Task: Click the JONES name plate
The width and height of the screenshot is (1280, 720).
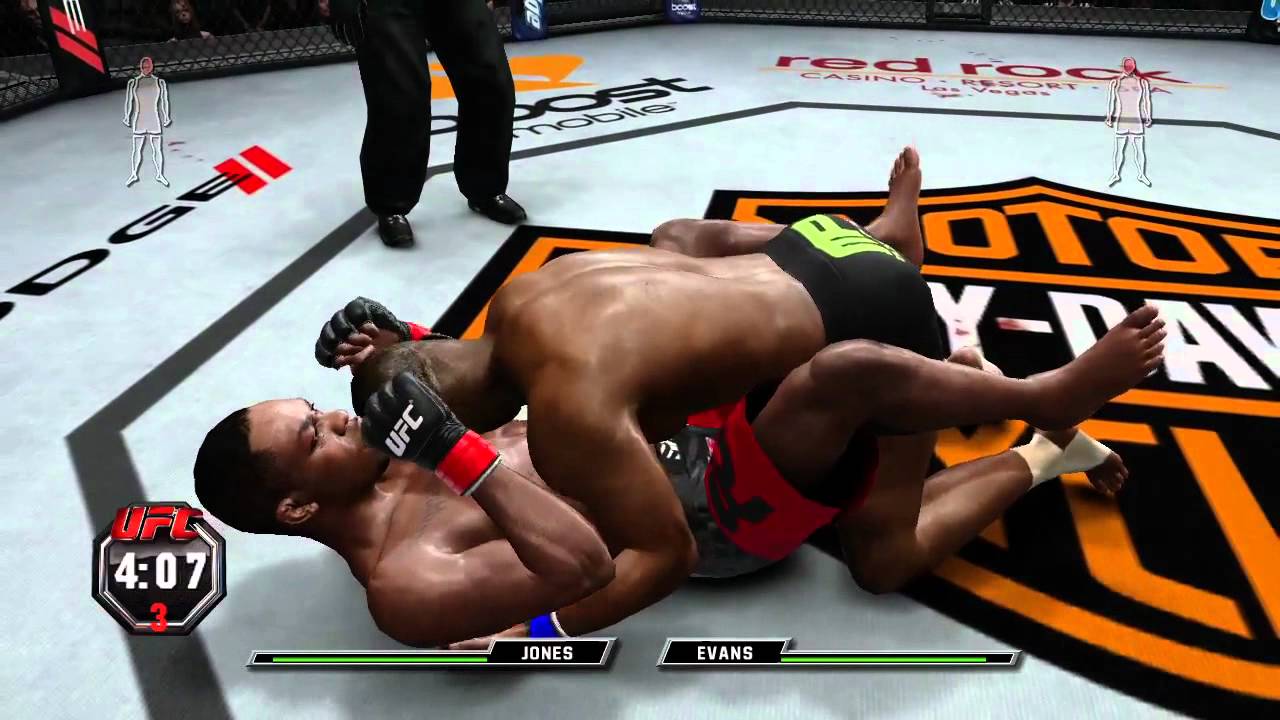Action: [548, 653]
